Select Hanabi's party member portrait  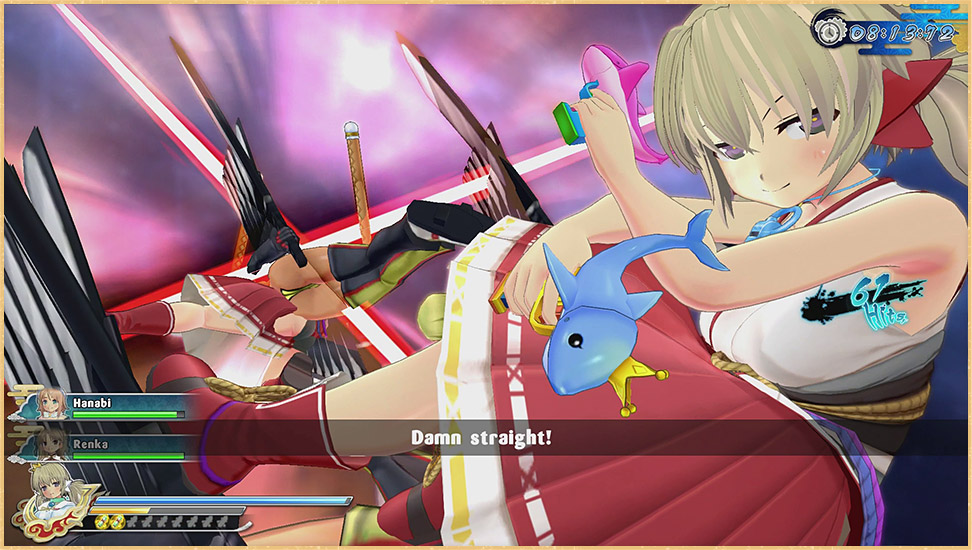pyautogui.click(x=50, y=405)
